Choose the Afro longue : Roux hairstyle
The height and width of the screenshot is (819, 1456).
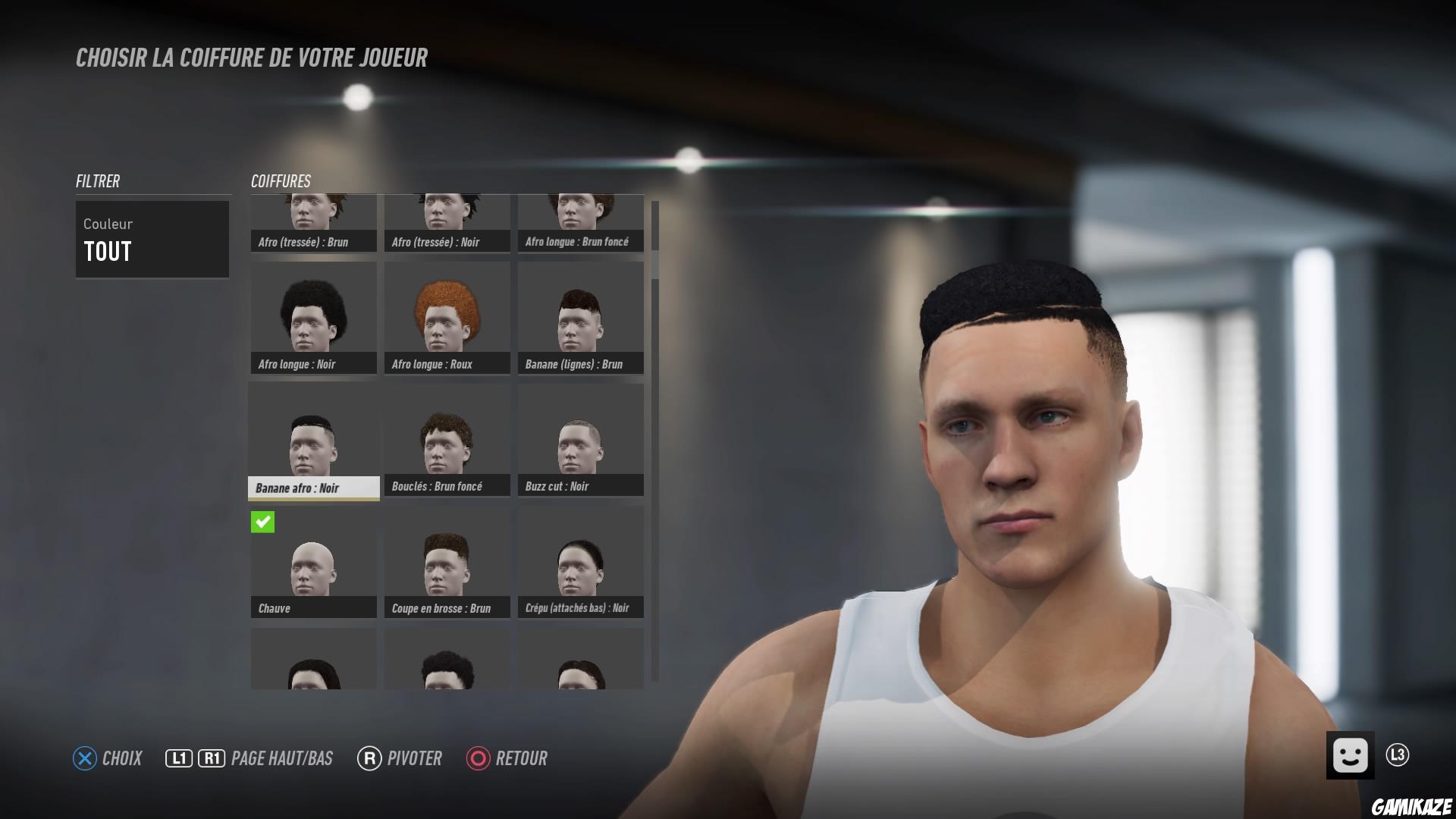point(447,315)
